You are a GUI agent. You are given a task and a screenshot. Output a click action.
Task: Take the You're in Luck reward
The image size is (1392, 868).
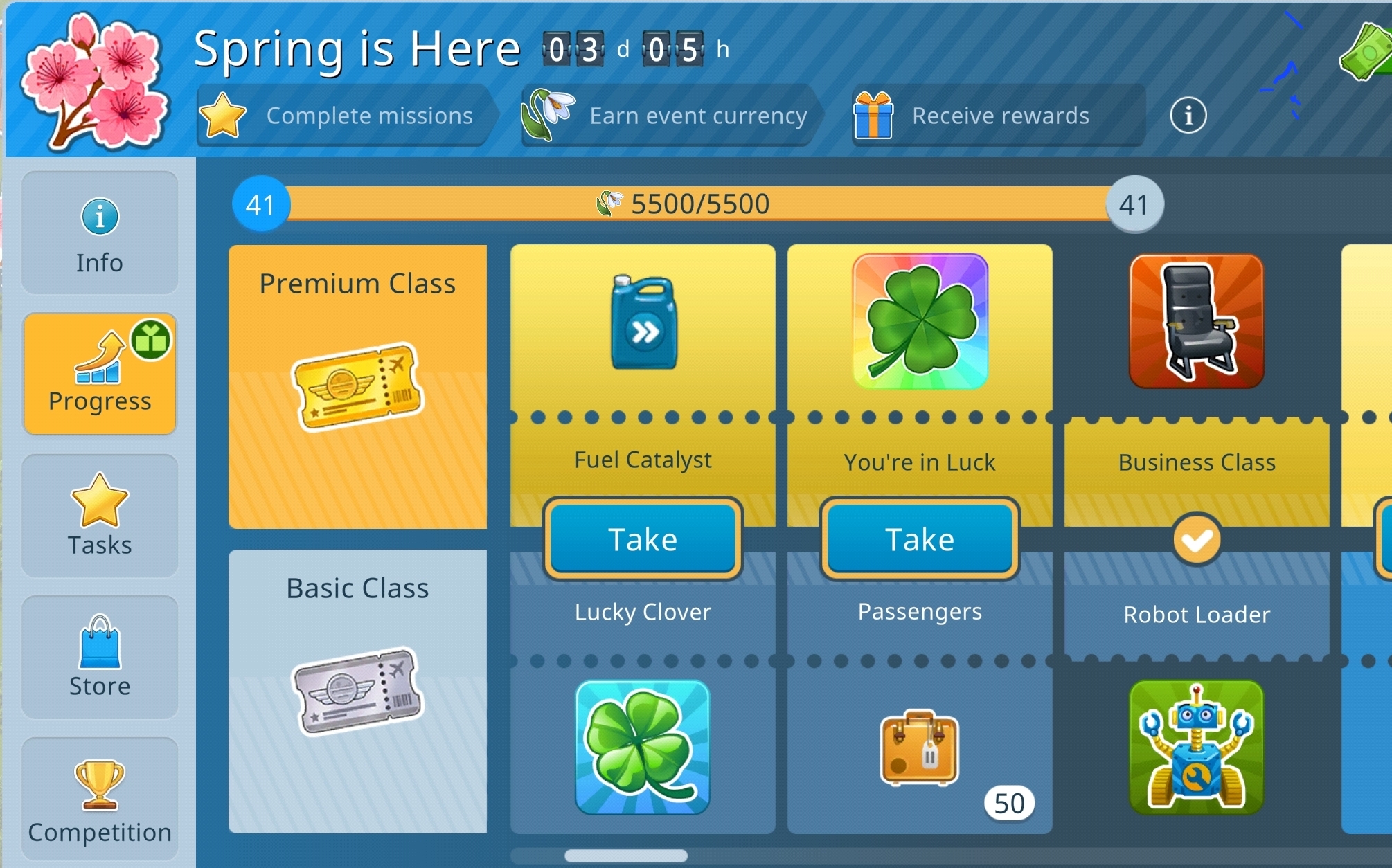[920, 539]
